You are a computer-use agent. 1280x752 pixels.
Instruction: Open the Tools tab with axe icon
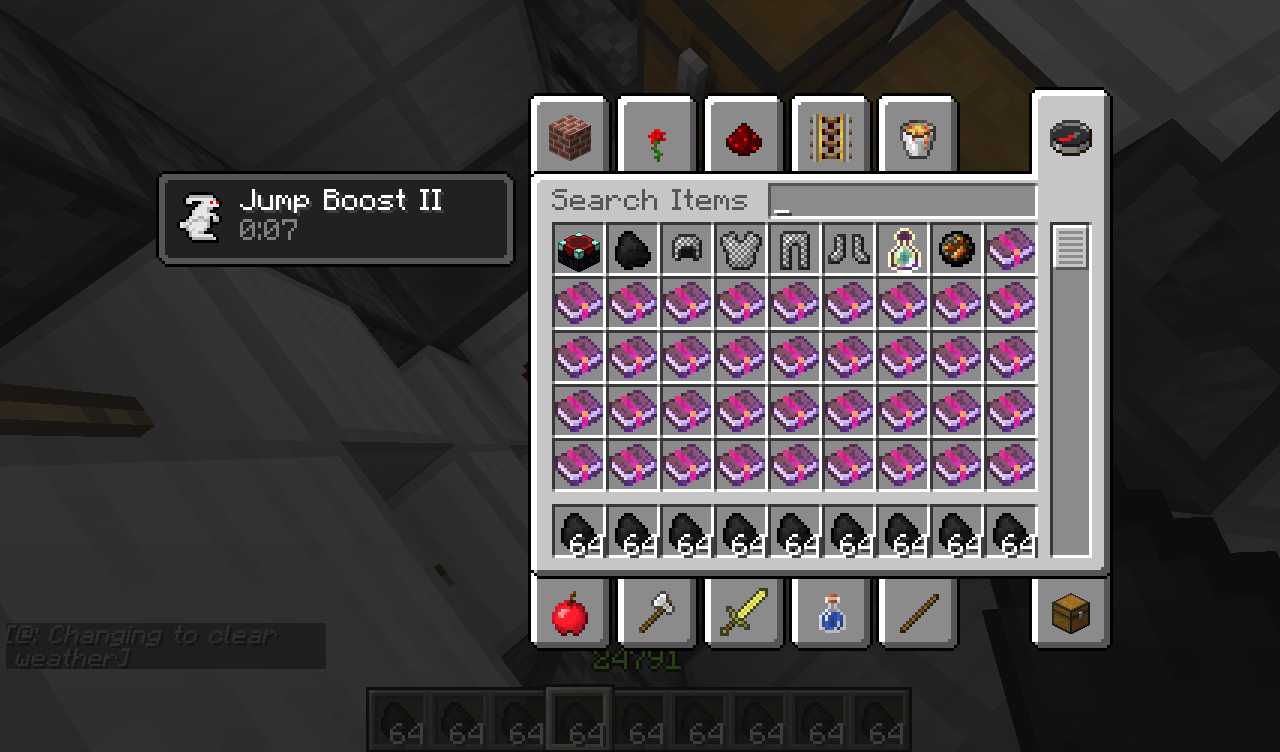pos(656,614)
